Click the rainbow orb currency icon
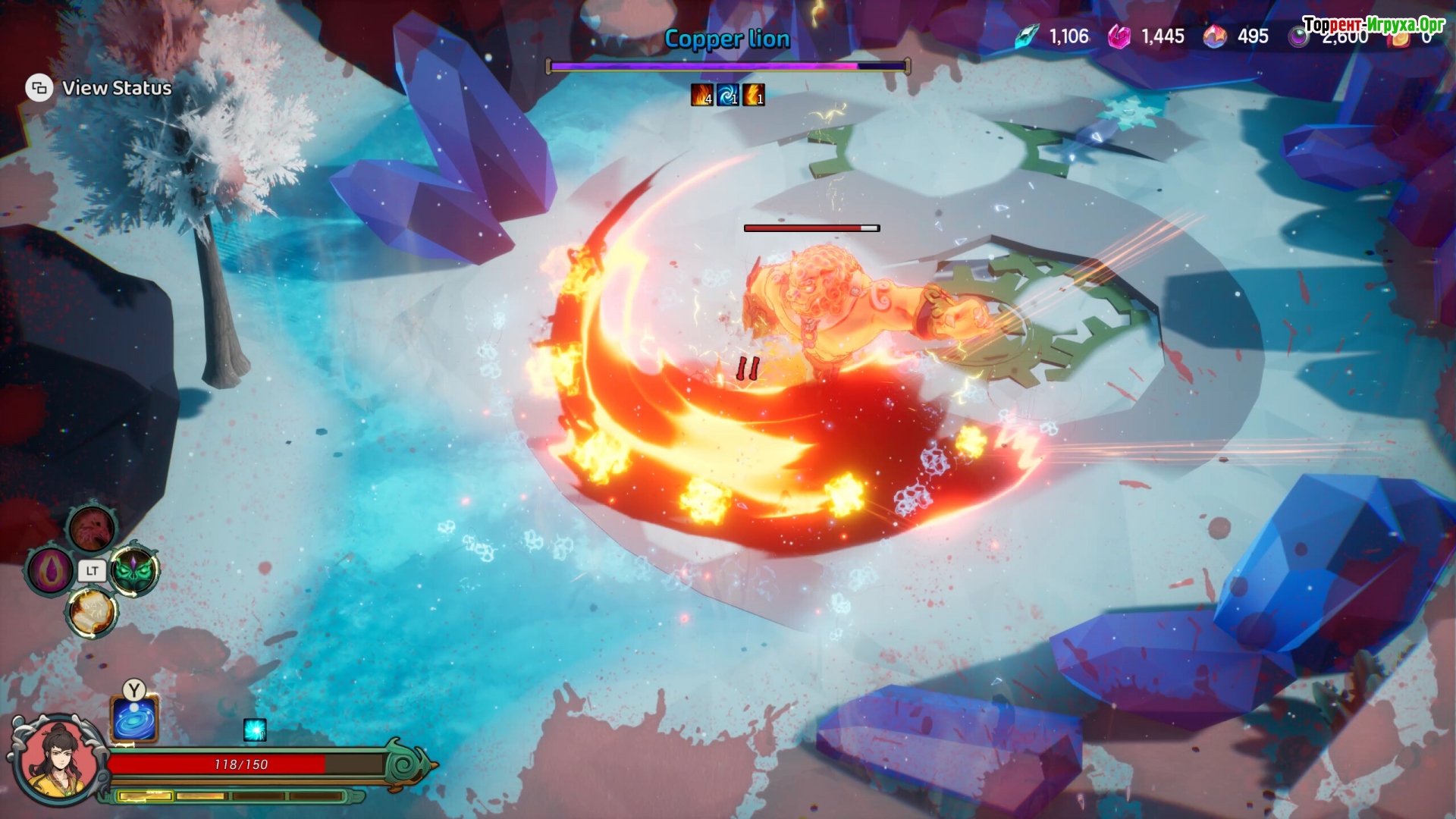Screen dimensions: 1456x819 tap(1215, 36)
